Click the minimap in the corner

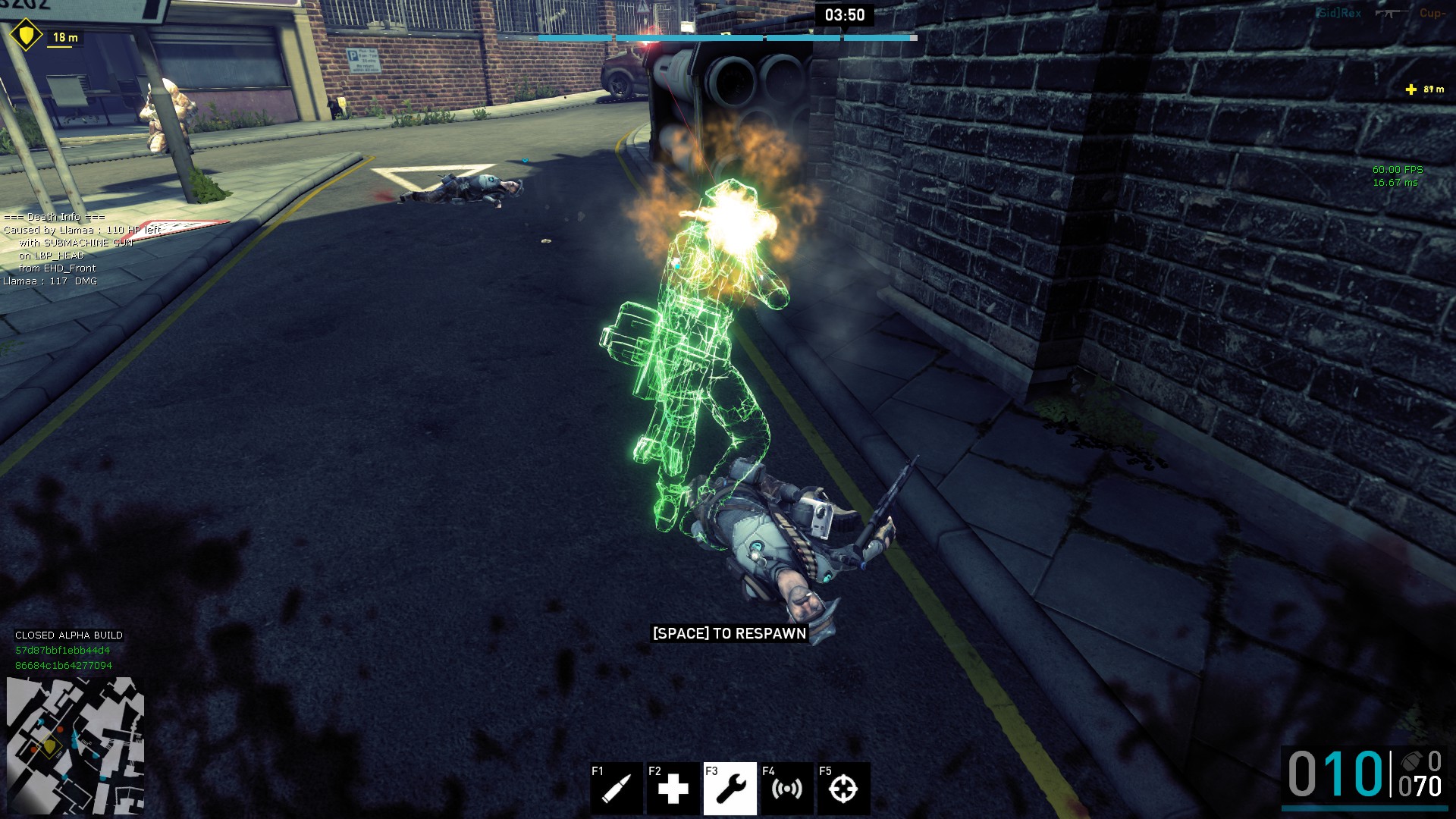click(75, 745)
